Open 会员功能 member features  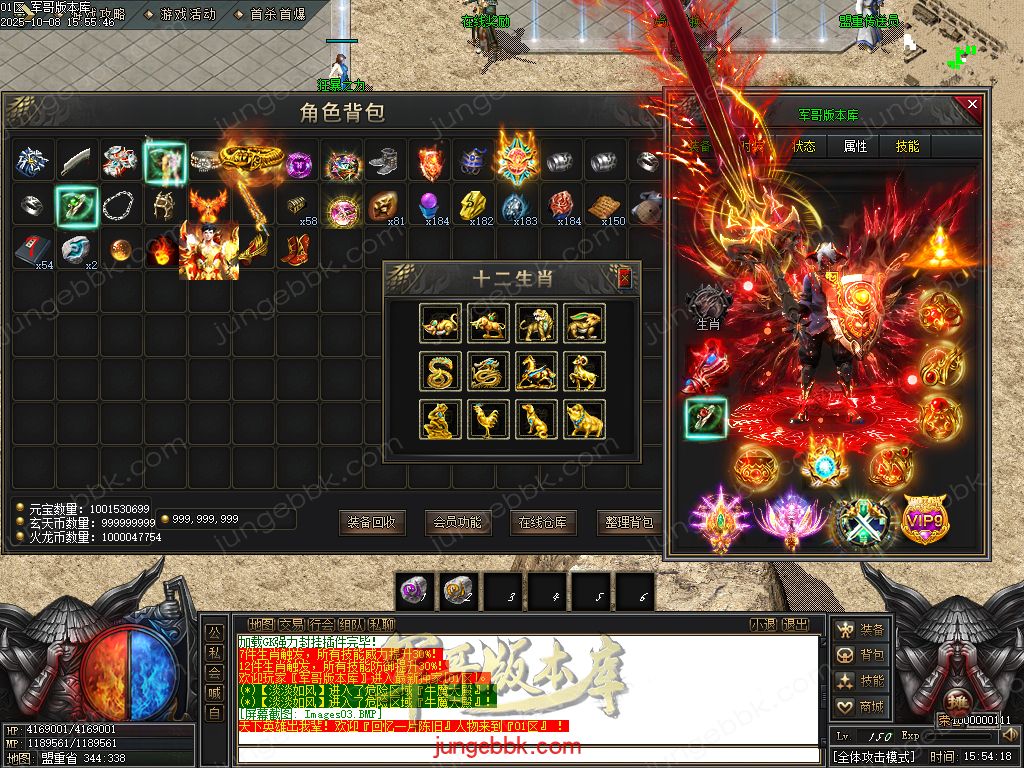[458, 522]
